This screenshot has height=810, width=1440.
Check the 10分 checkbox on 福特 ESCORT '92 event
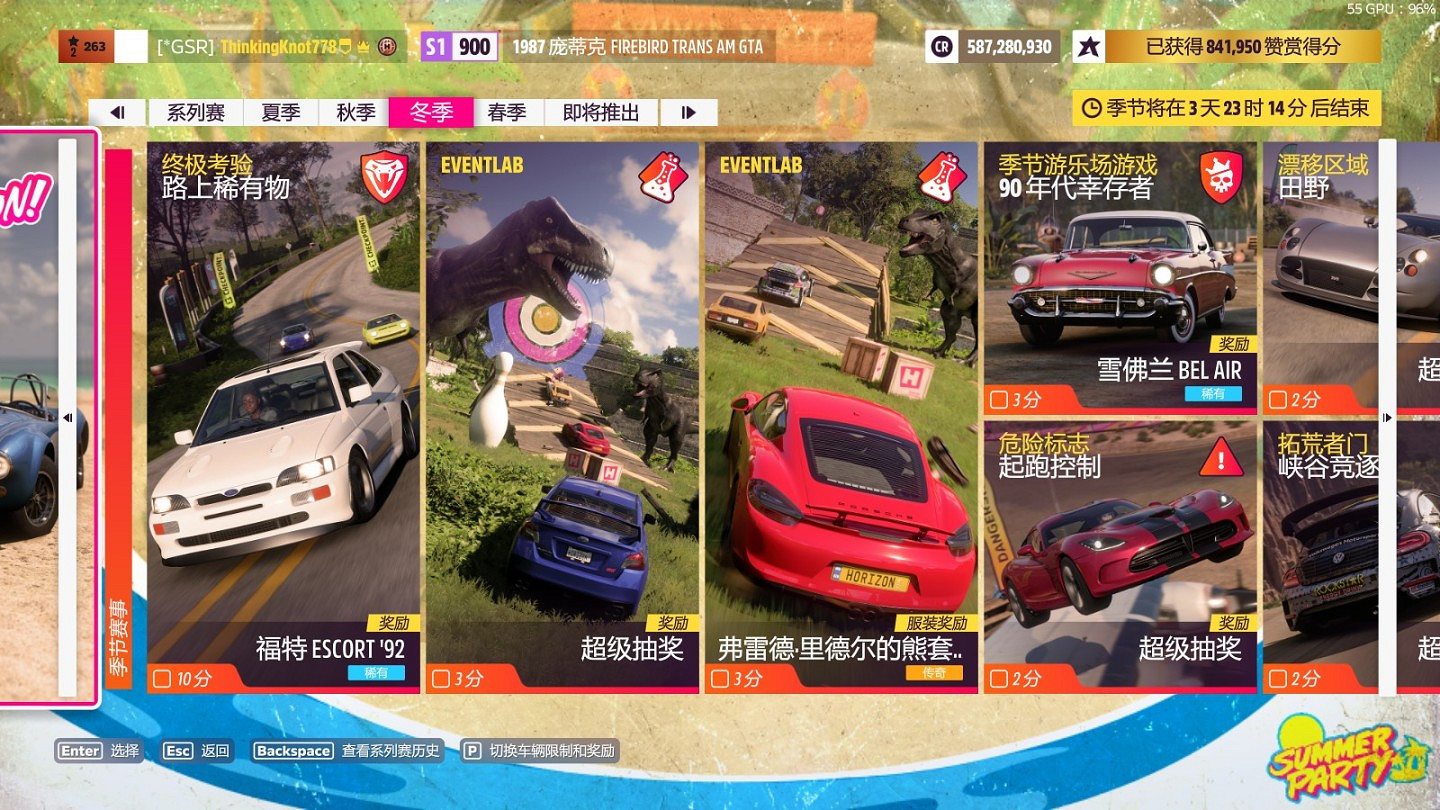tap(162, 677)
